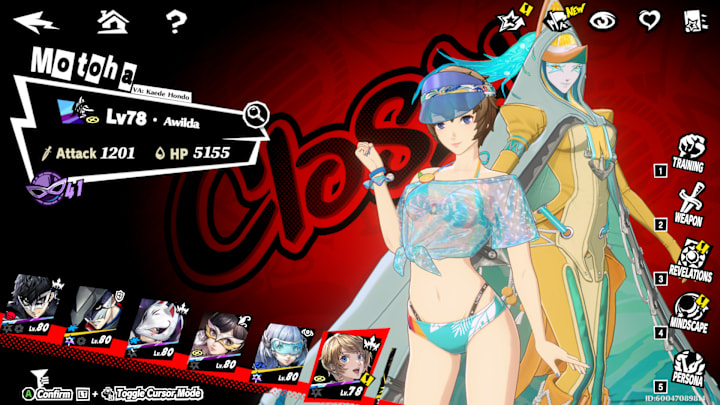The image size is (720, 405).
Task: Open the Weapon menu
Action: (x=688, y=205)
